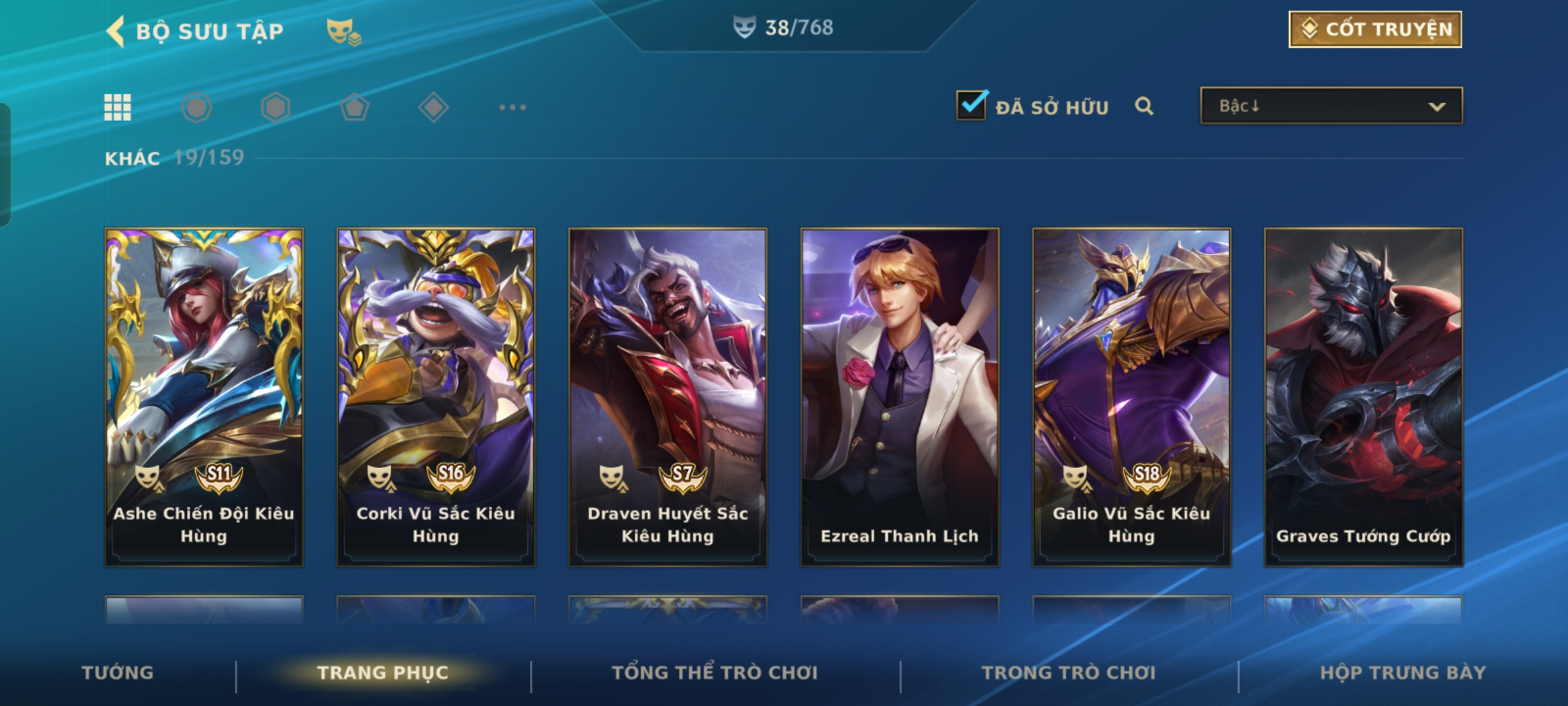Switch to Tổng Thể Trò Chơi tab

coord(715,673)
